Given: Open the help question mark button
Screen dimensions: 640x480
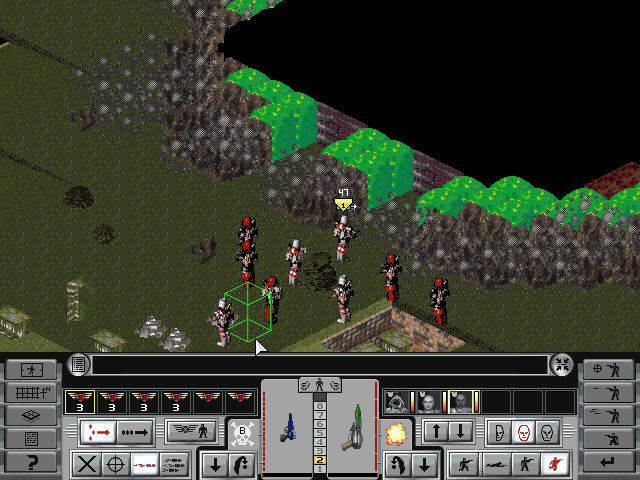Looking at the screenshot, I should [30, 462].
